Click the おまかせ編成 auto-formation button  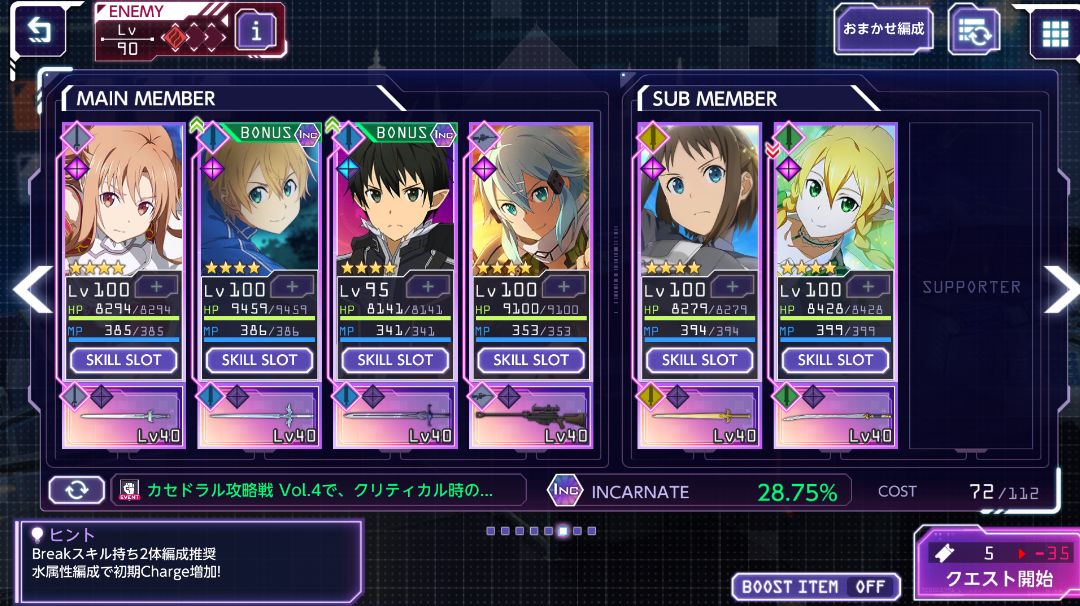(x=883, y=30)
